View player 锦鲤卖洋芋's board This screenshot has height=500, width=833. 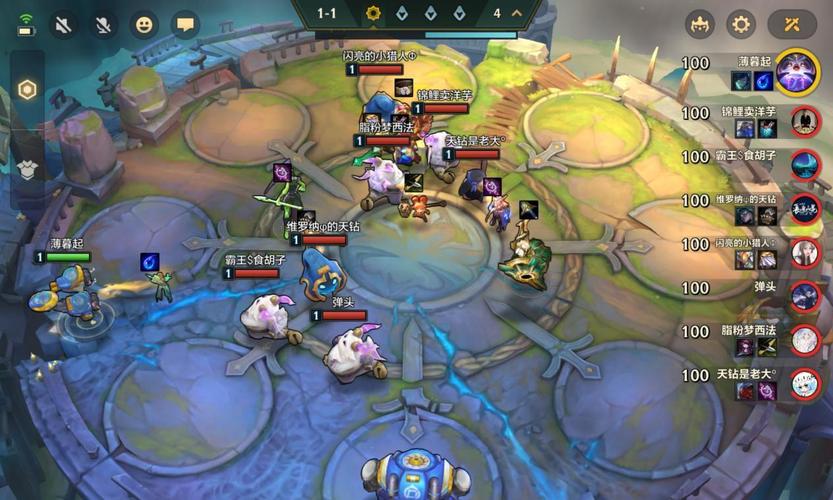click(x=804, y=121)
